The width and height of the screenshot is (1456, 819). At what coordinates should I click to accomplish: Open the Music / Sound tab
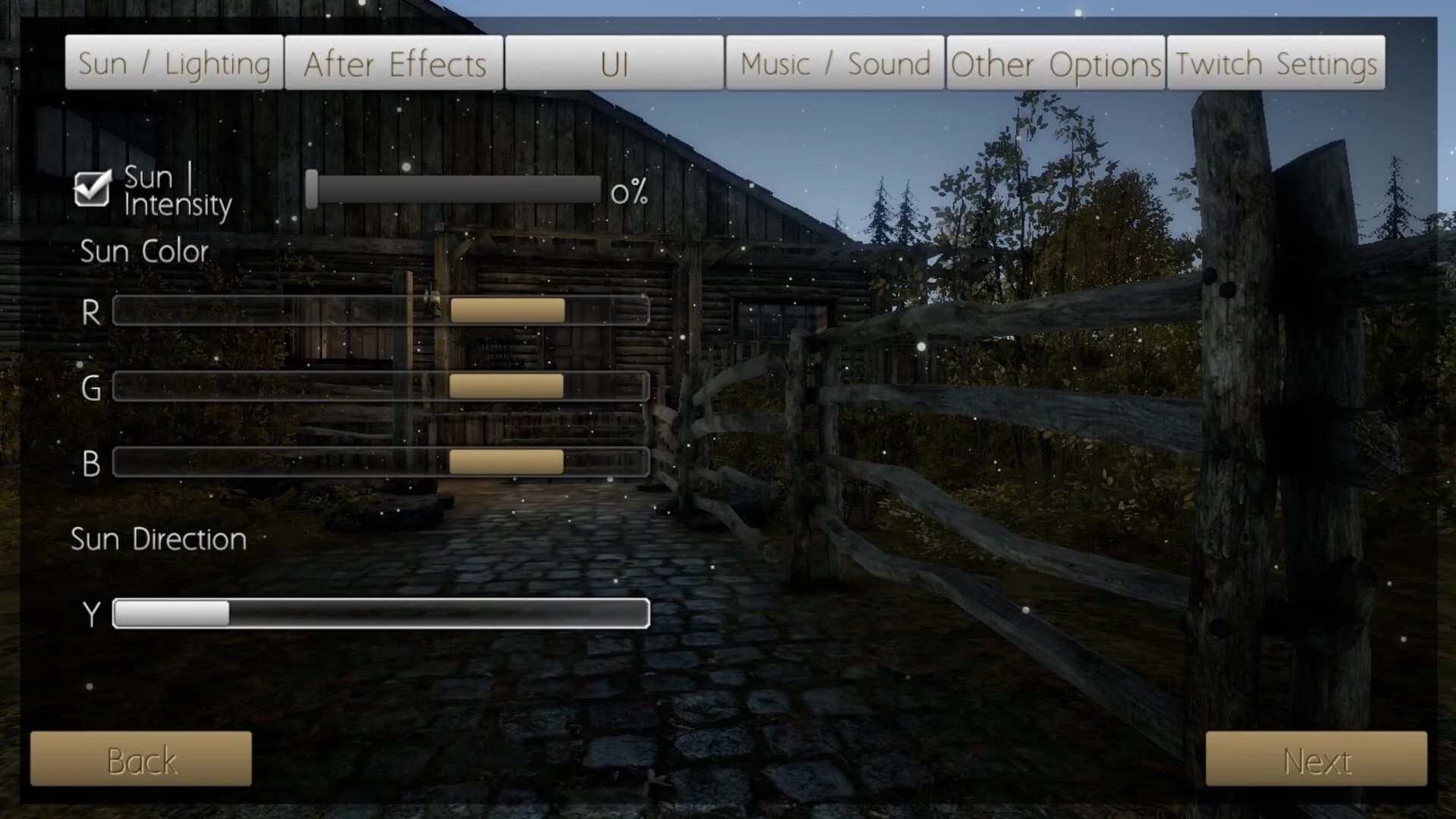coord(835,63)
